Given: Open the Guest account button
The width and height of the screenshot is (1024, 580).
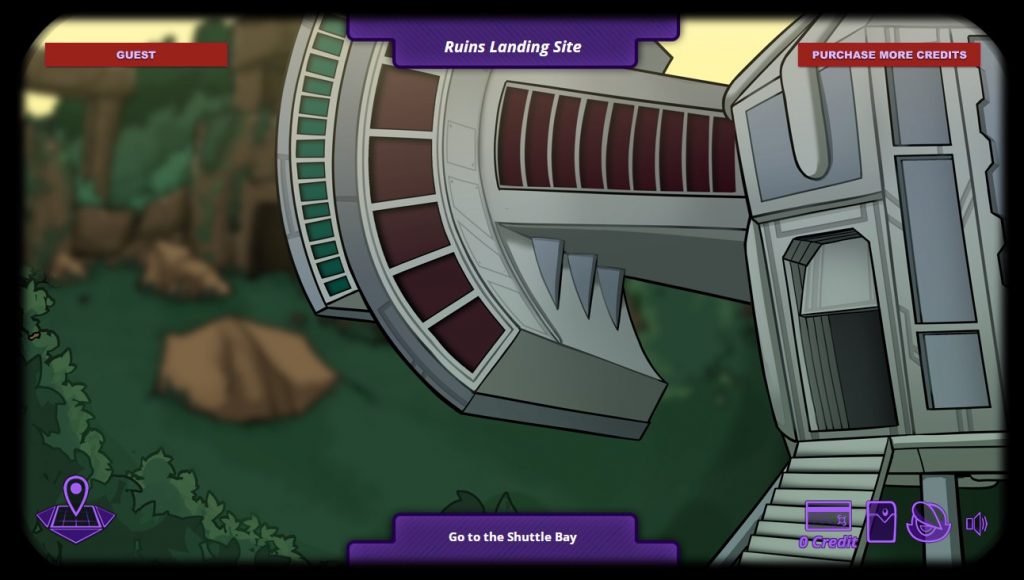Looking at the screenshot, I should (136, 55).
